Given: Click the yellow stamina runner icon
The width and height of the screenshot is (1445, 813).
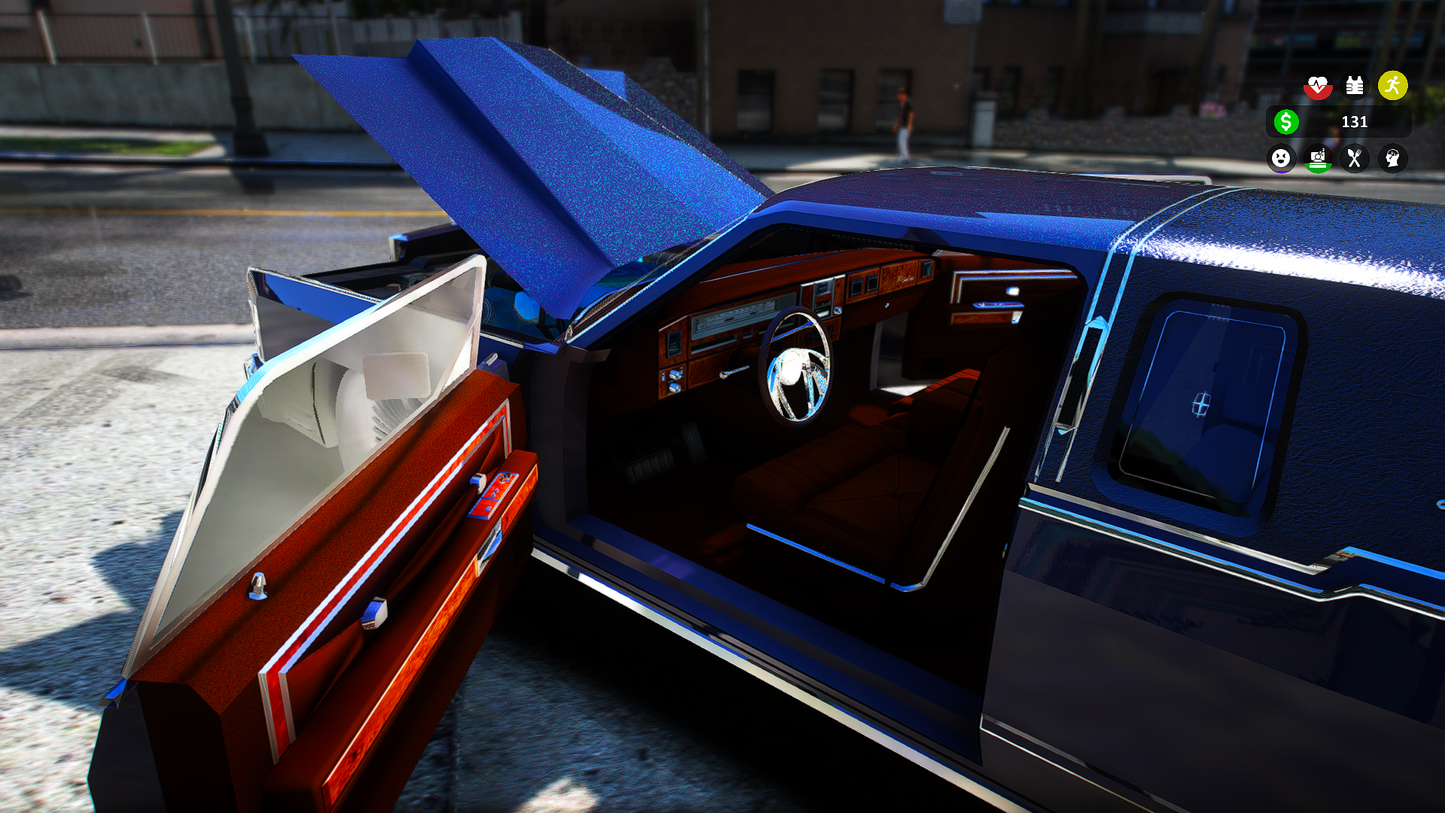Looking at the screenshot, I should (1393, 85).
